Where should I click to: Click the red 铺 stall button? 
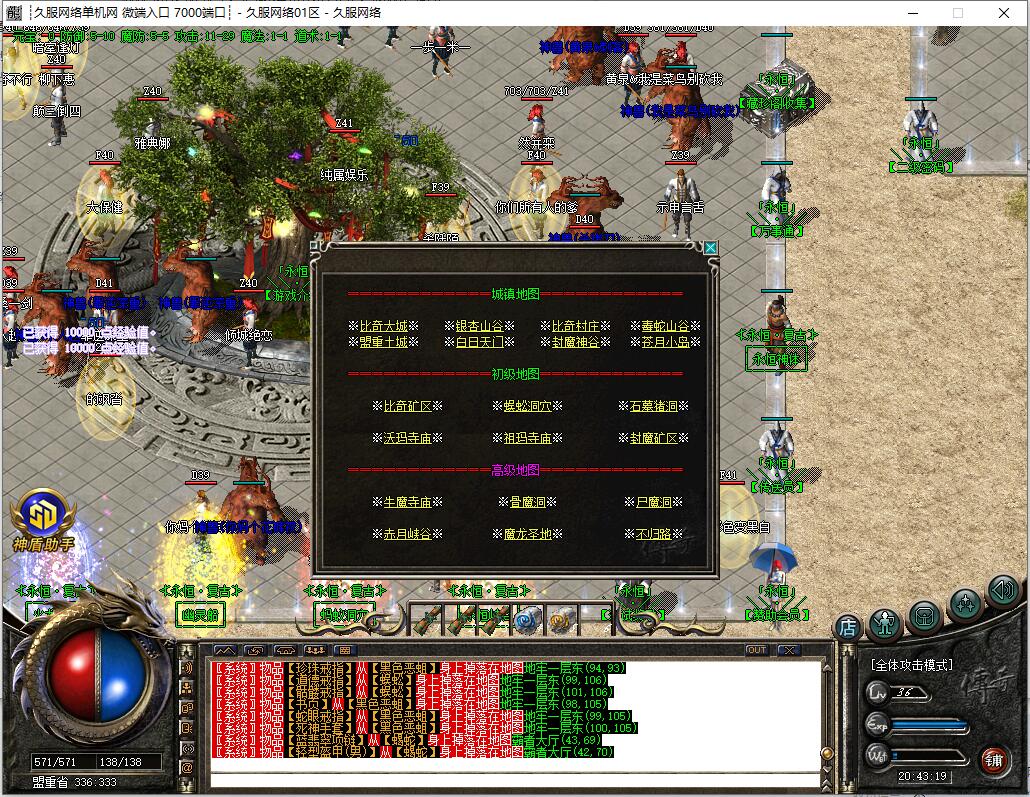point(993,759)
